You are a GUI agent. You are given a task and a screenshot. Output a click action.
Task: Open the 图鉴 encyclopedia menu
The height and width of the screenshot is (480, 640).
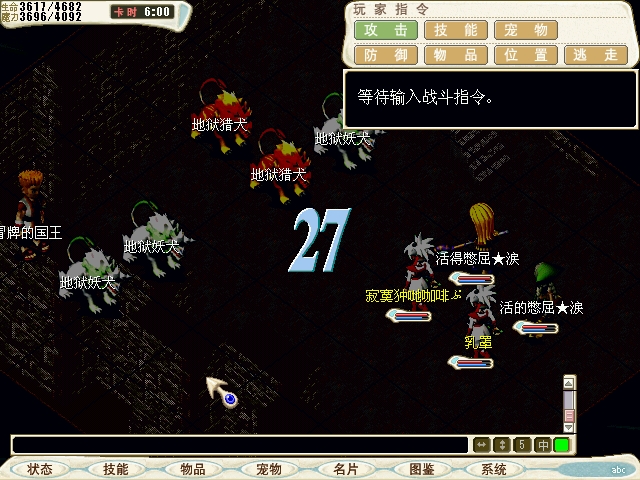click(422, 469)
